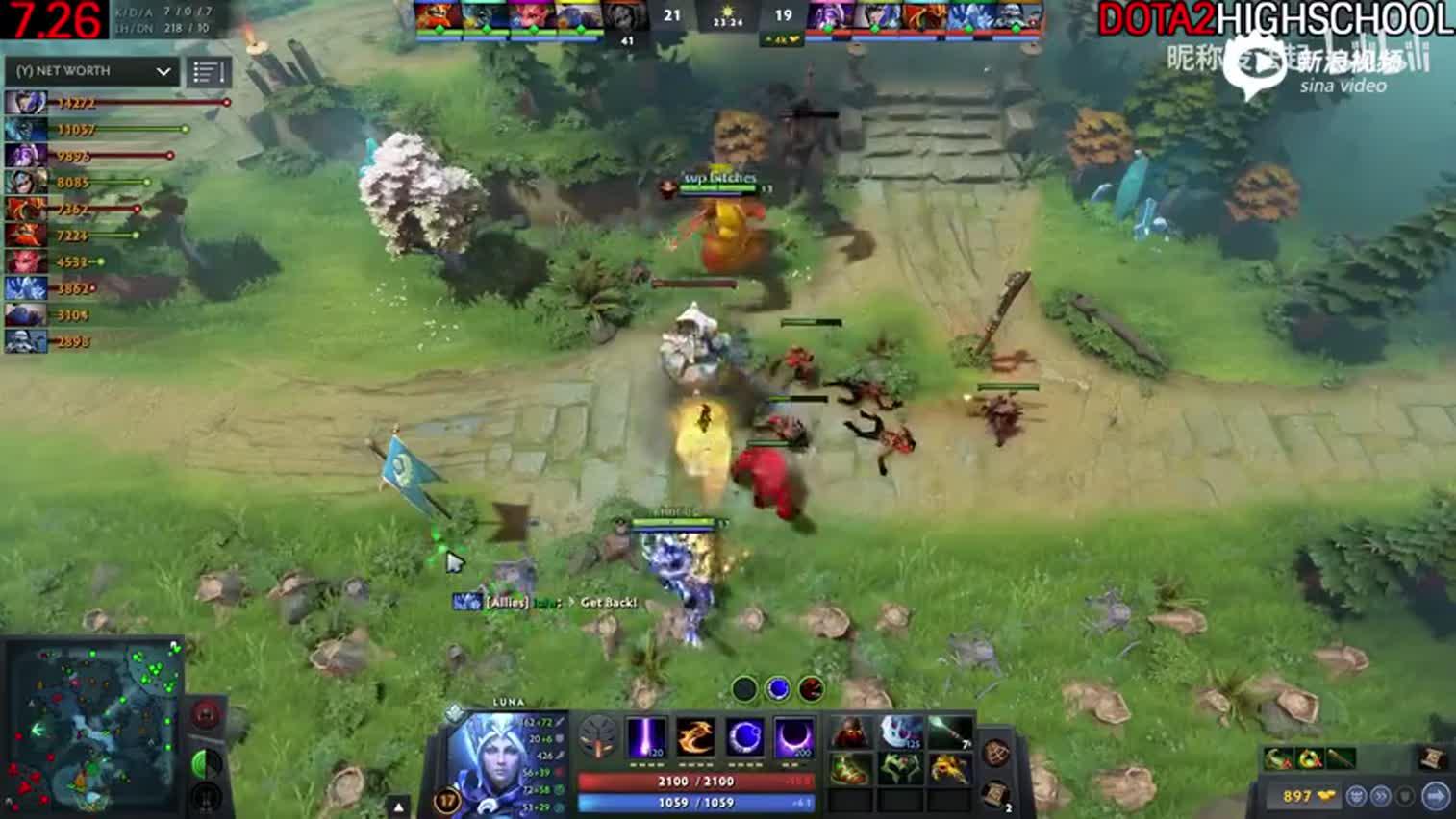Toggle the dark buff icon above the HUD
Image resolution: width=1456 pixels, height=819 pixels.
point(743,689)
